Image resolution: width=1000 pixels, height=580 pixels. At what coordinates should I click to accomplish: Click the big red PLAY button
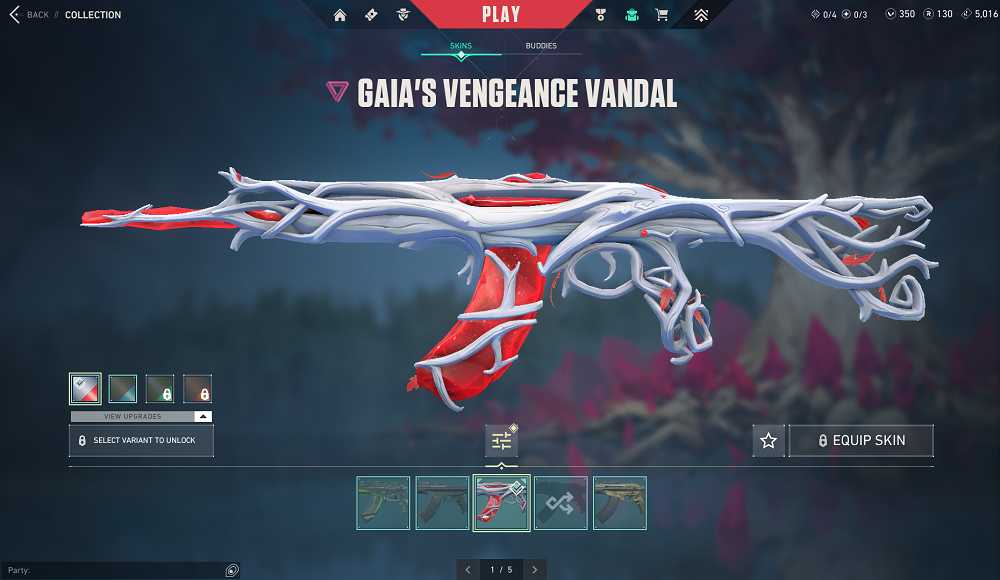[500, 14]
